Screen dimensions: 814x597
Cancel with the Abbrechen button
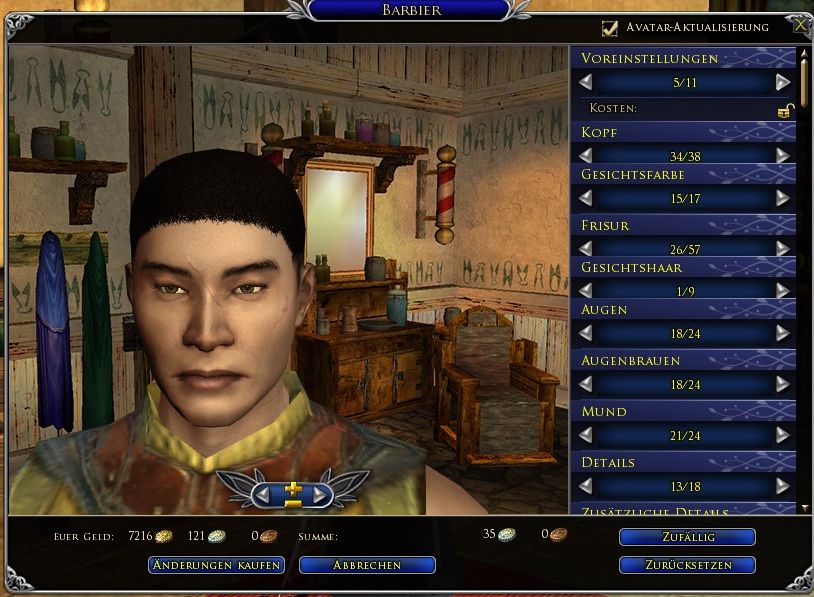(367, 565)
